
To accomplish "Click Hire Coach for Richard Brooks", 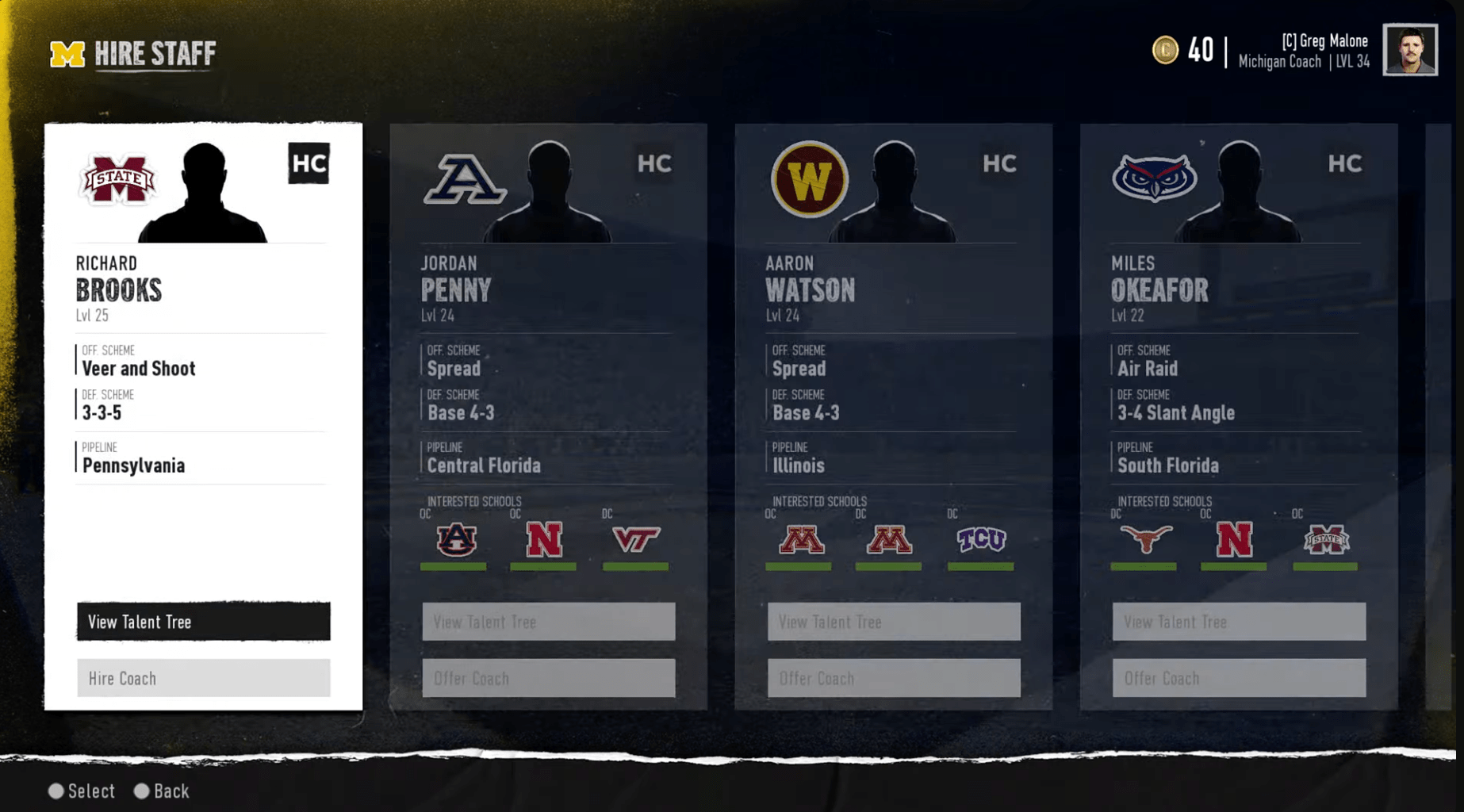I will click(203, 678).
